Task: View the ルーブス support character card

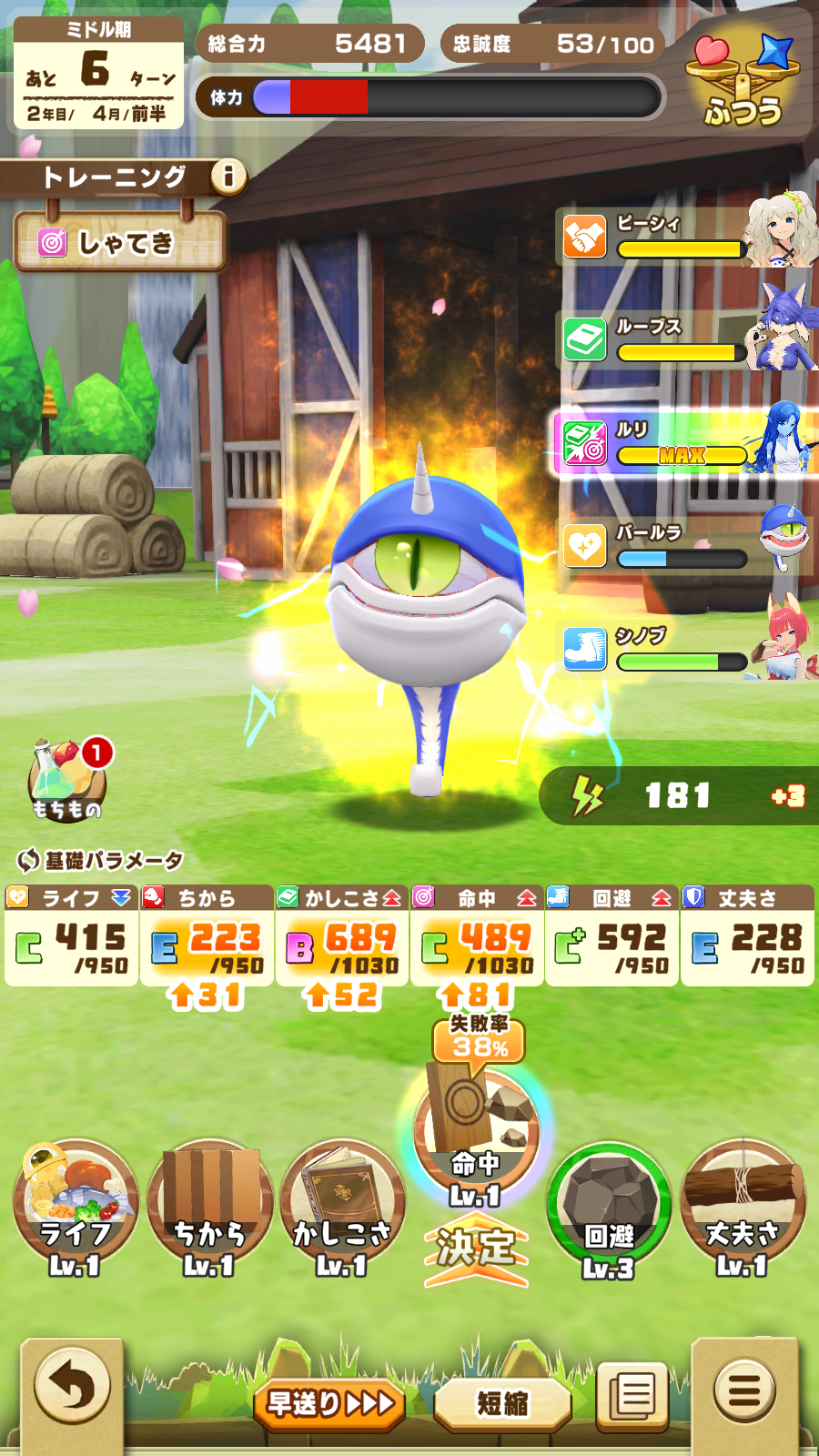Action: coord(682,339)
